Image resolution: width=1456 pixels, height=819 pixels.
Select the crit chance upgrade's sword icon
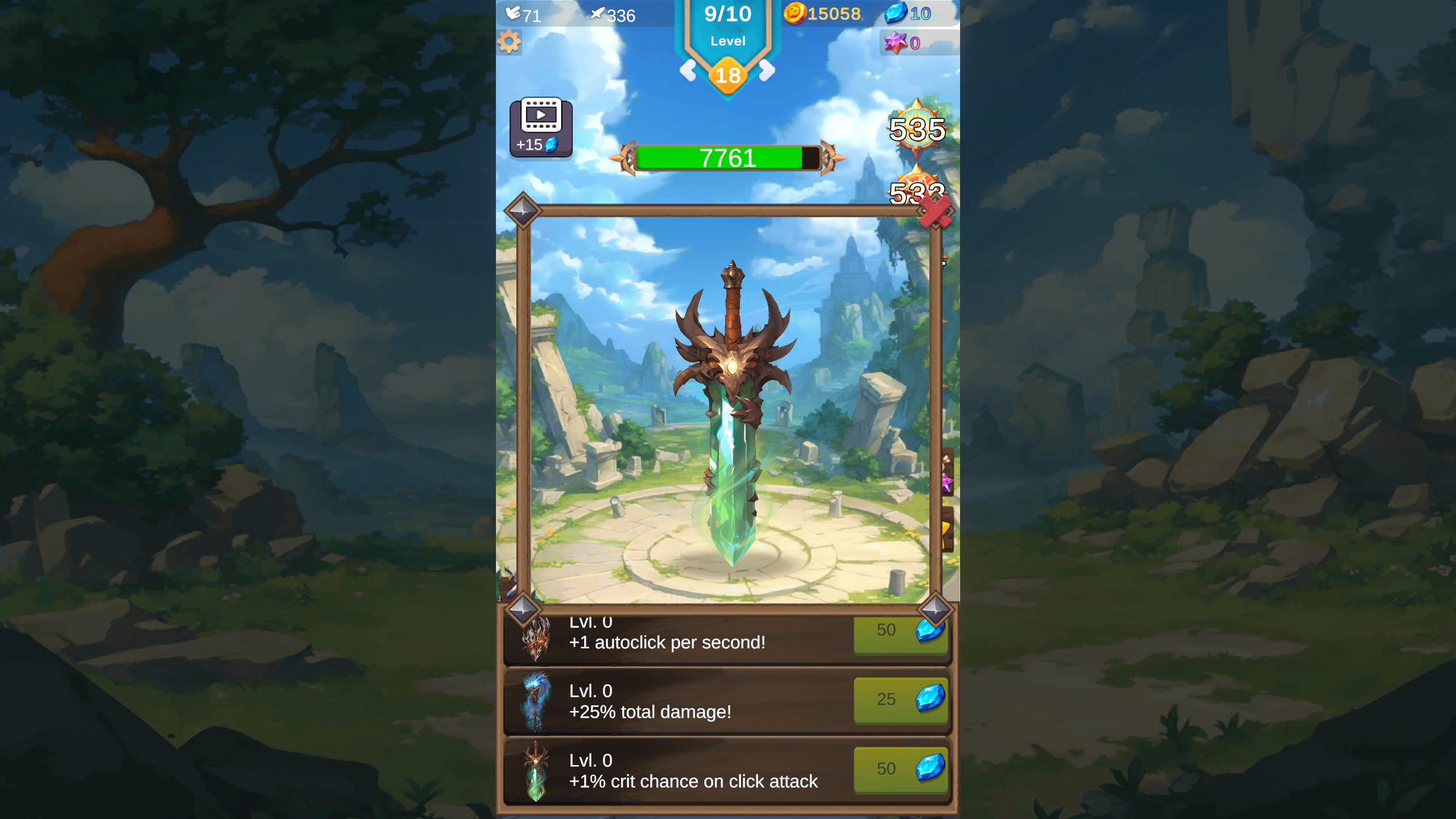[537, 773]
